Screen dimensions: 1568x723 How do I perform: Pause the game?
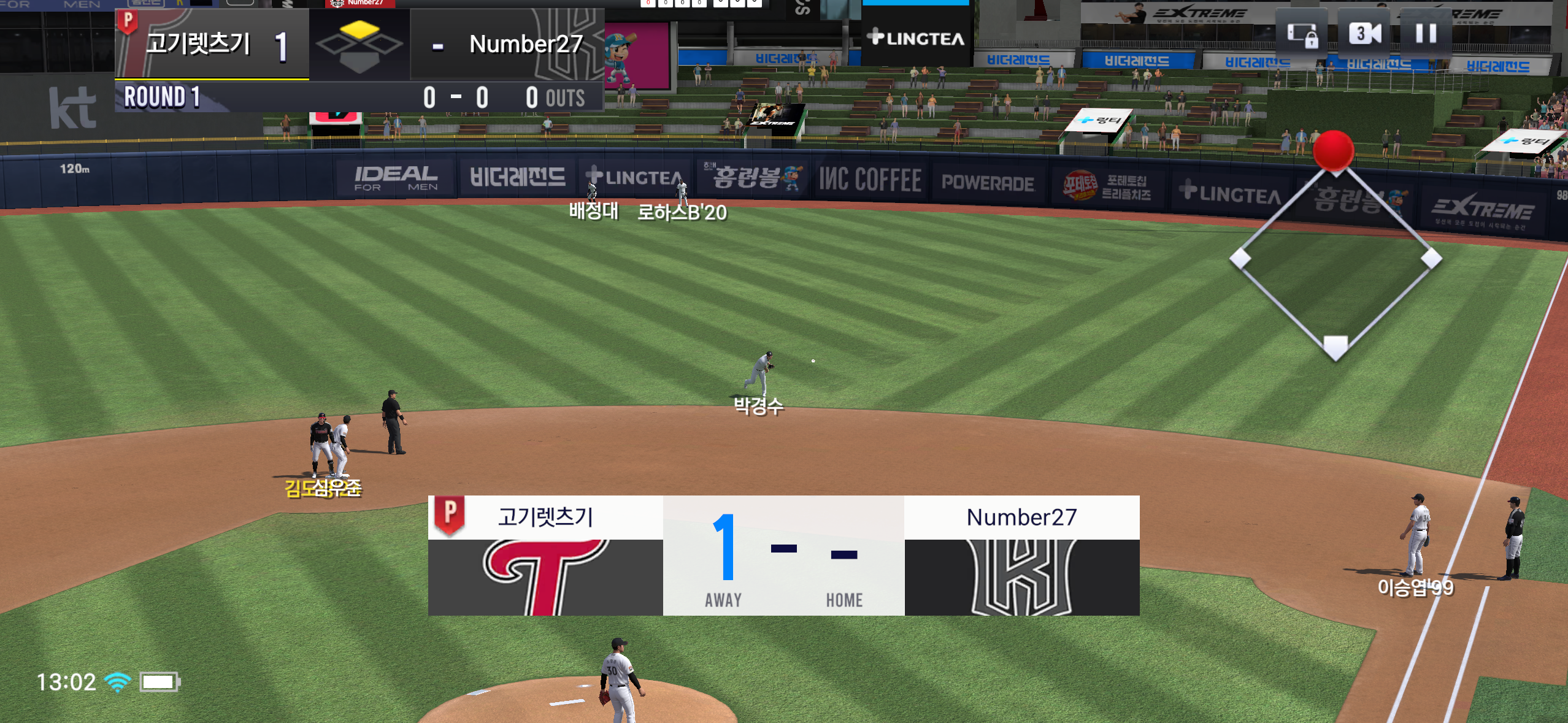pos(1426,33)
